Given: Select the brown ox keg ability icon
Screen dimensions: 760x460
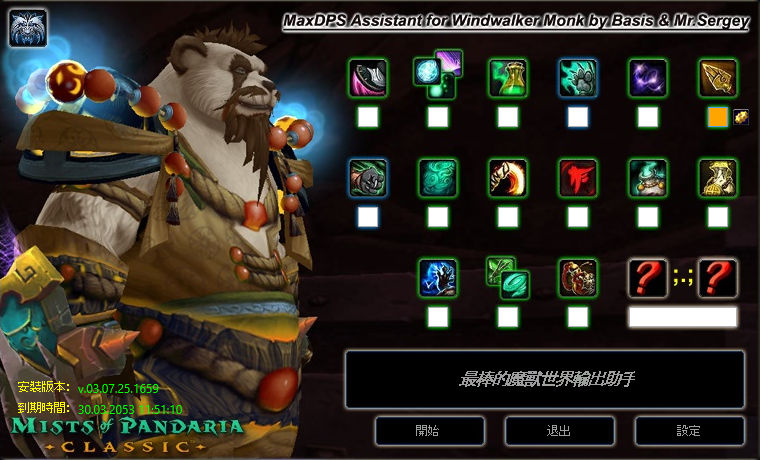Looking at the screenshot, I should coord(577,278).
